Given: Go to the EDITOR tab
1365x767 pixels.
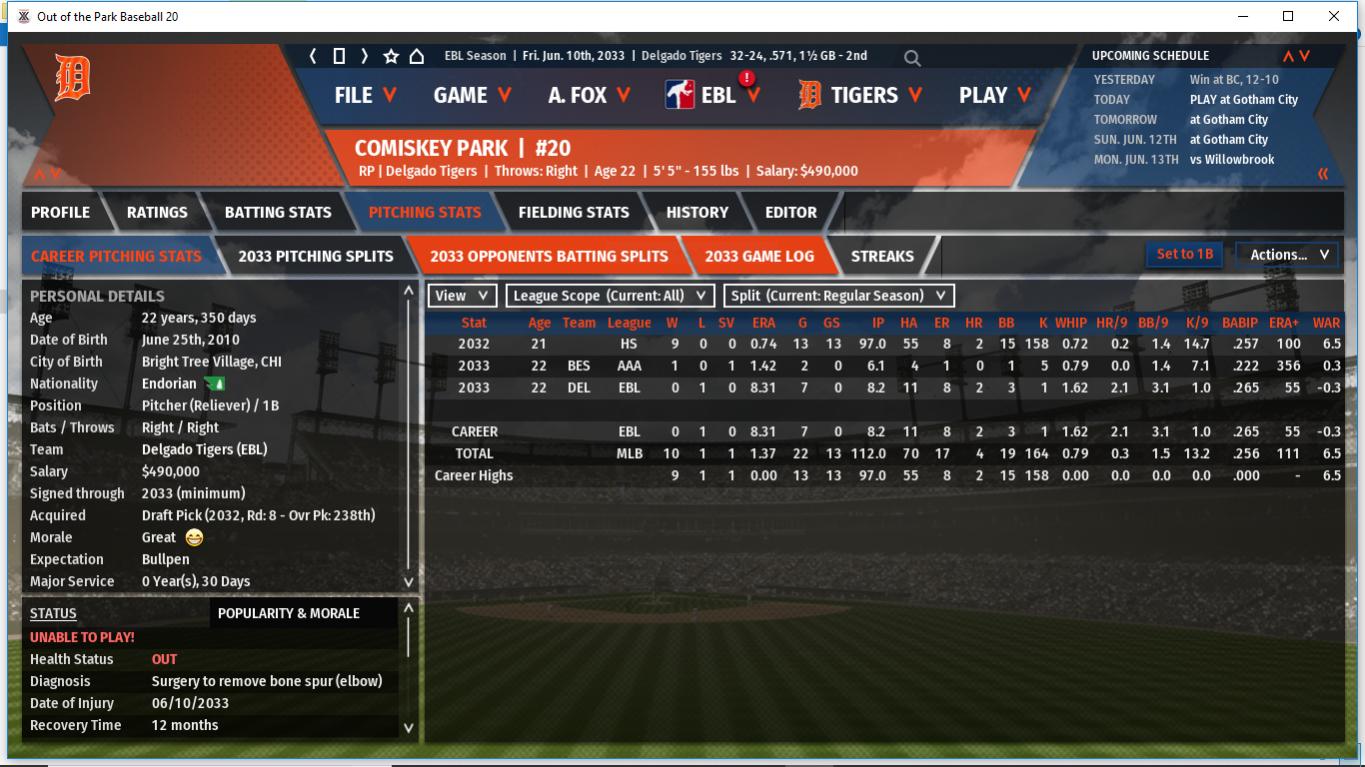Looking at the screenshot, I should click(x=791, y=212).
